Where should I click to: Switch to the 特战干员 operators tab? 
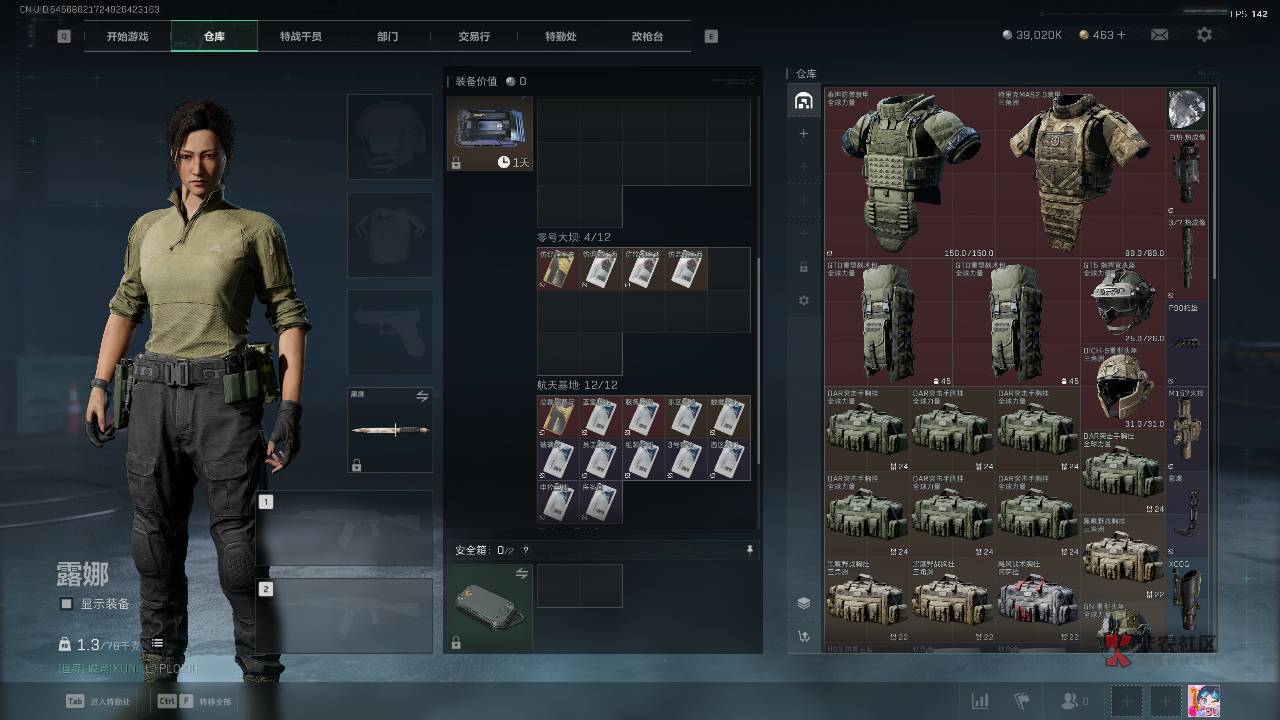[301, 36]
